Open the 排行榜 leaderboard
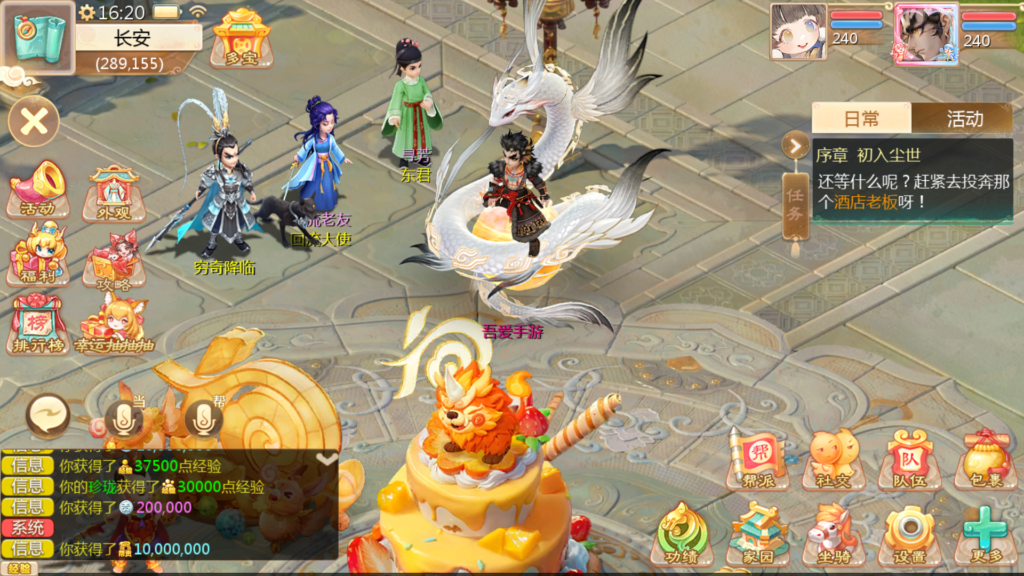Image resolution: width=1024 pixels, height=576 pixels. (x=38, y=322)
